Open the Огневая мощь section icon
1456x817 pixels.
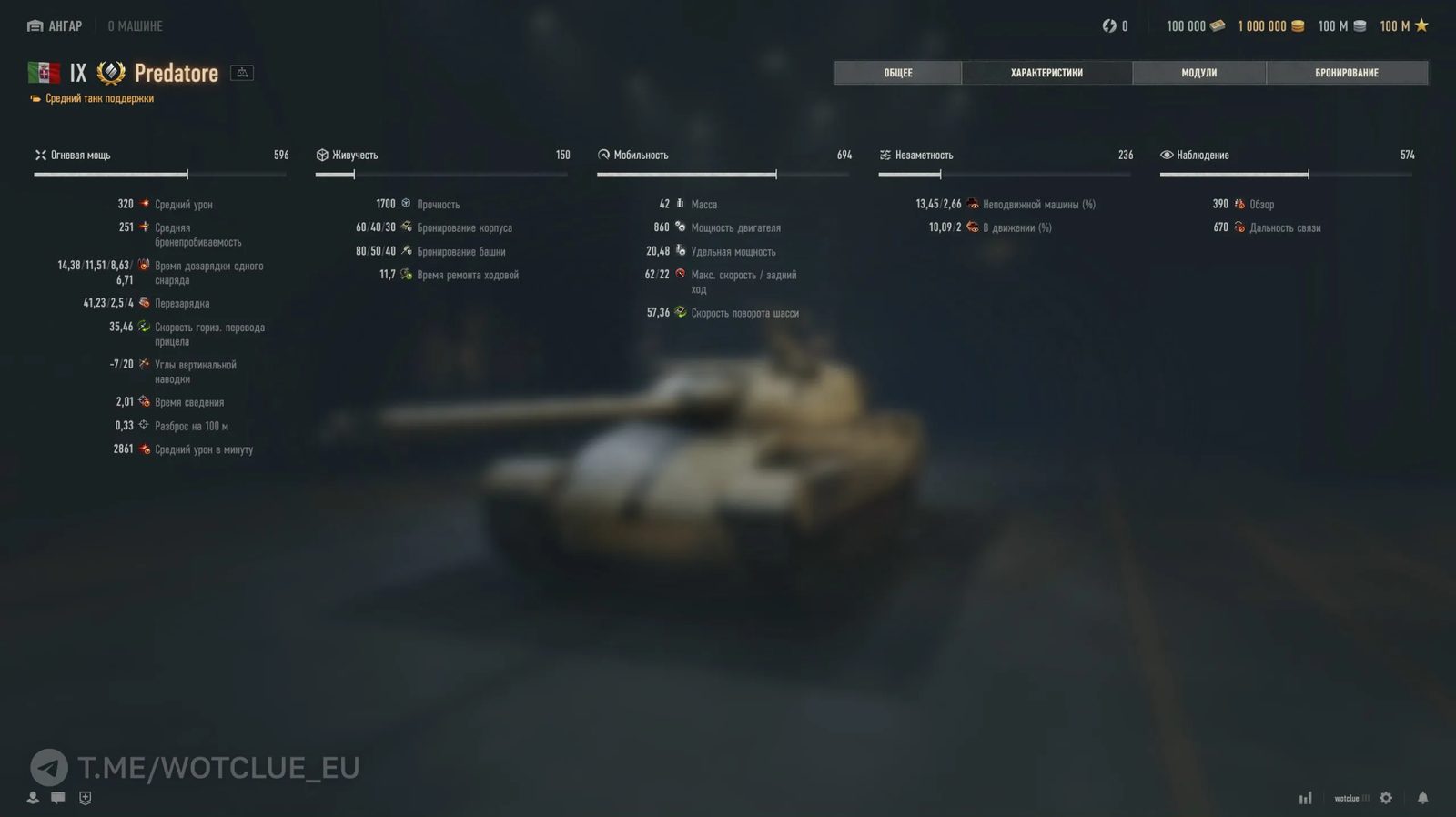[40, 155]
